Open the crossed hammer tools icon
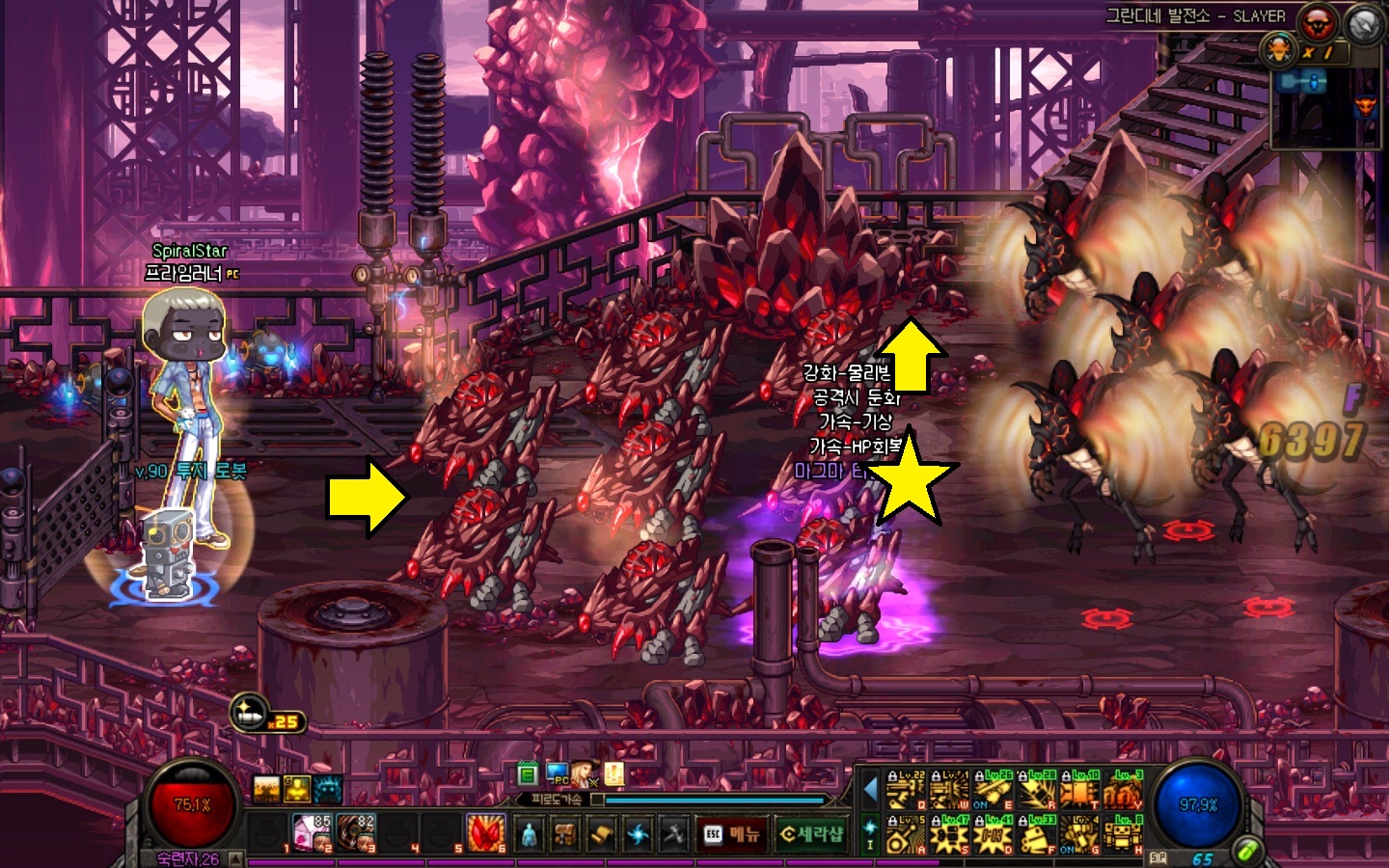 tap(673, 834)
